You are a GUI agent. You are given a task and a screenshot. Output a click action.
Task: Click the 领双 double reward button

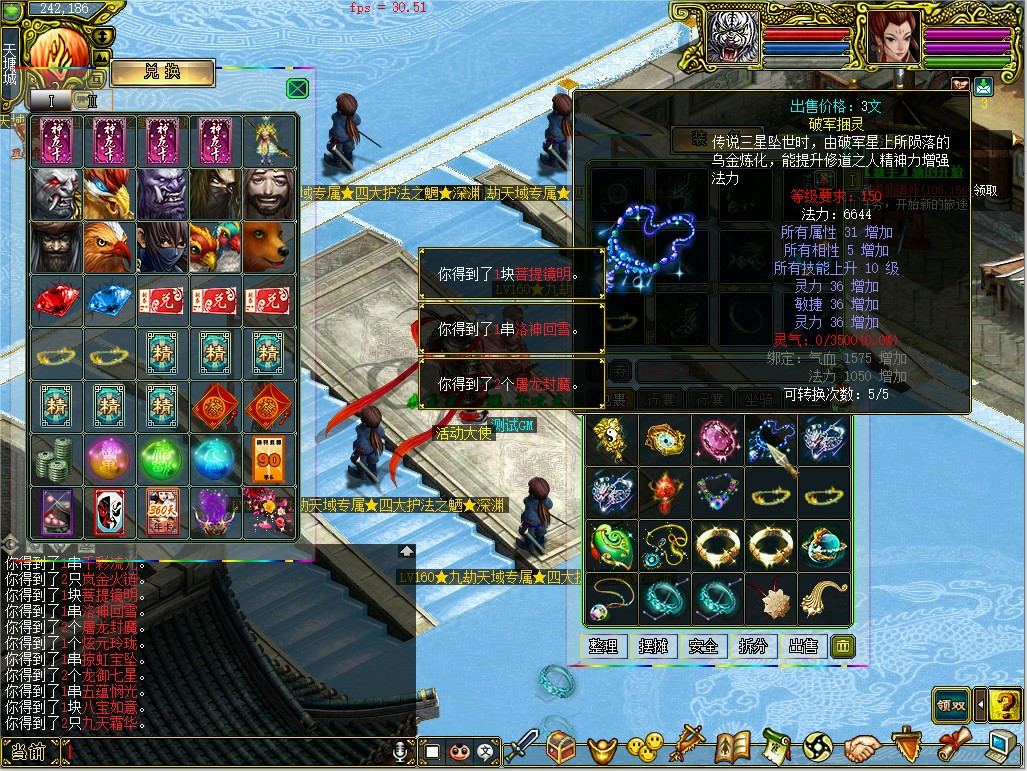(951, 704)
